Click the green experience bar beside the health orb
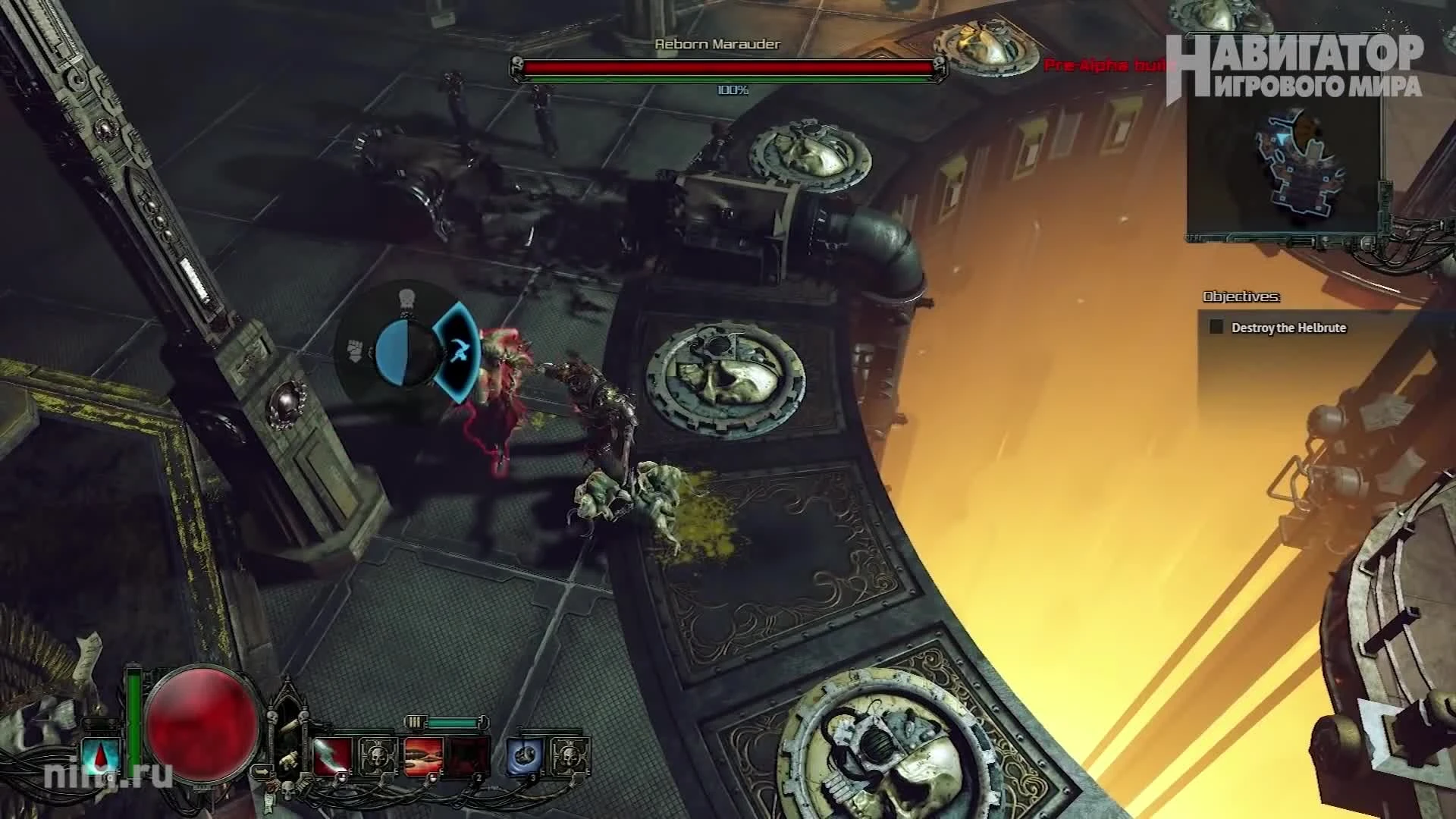The image size is (1456, 819). (x=133, y=719)
